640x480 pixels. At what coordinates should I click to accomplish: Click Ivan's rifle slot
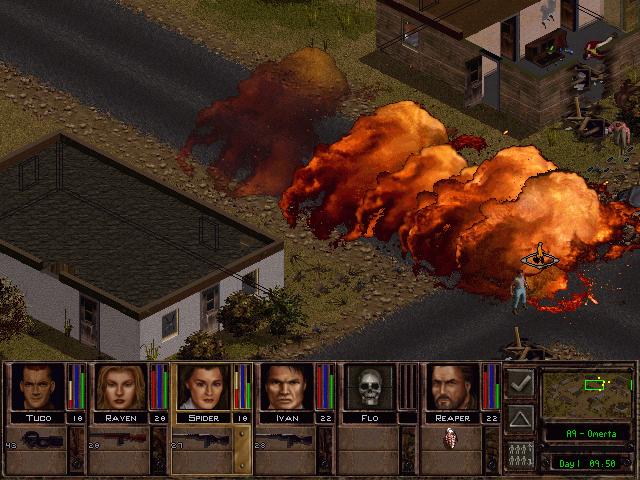[x=284, y=439]
